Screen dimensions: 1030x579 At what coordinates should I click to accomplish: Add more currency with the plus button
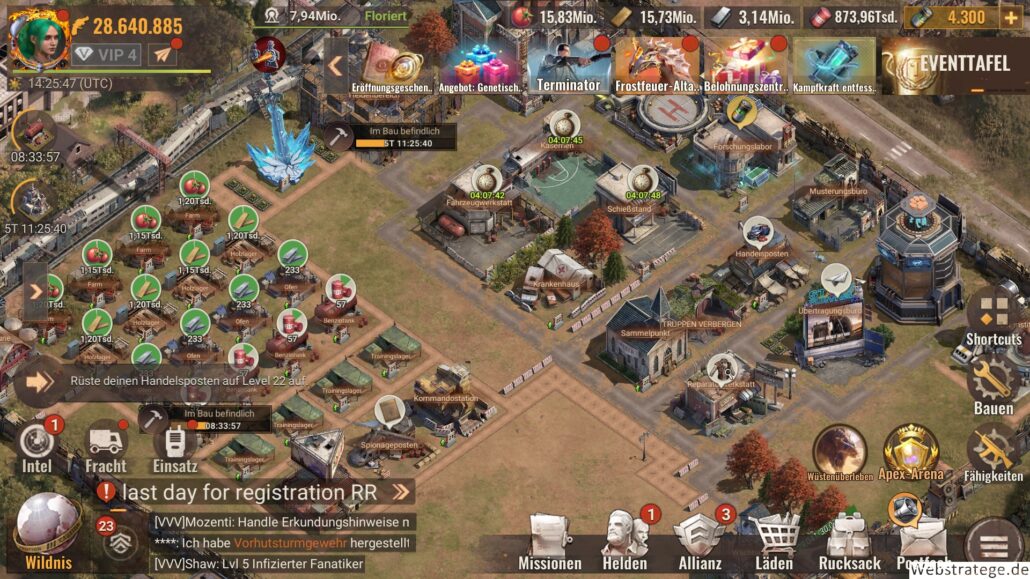point(1010,16)
